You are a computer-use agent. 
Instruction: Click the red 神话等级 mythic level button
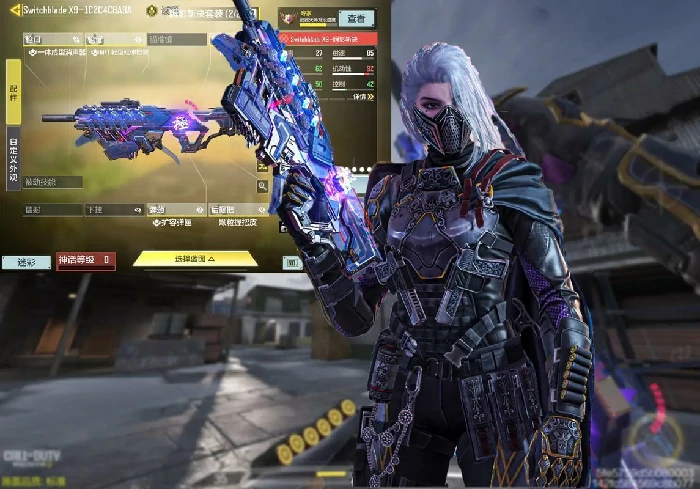86,262
